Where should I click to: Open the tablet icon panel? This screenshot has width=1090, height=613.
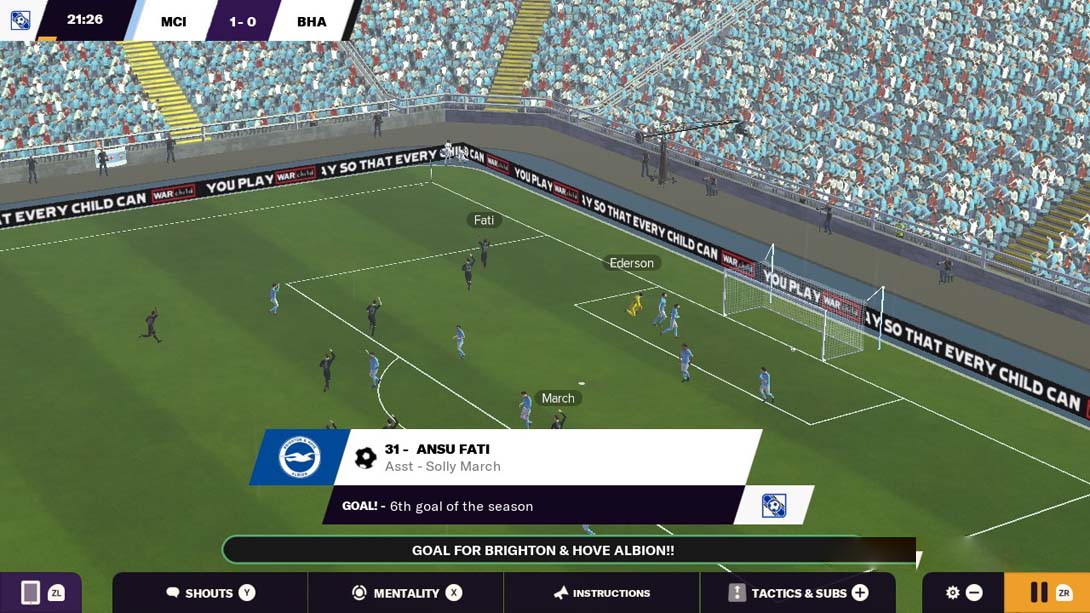(32, 593)
